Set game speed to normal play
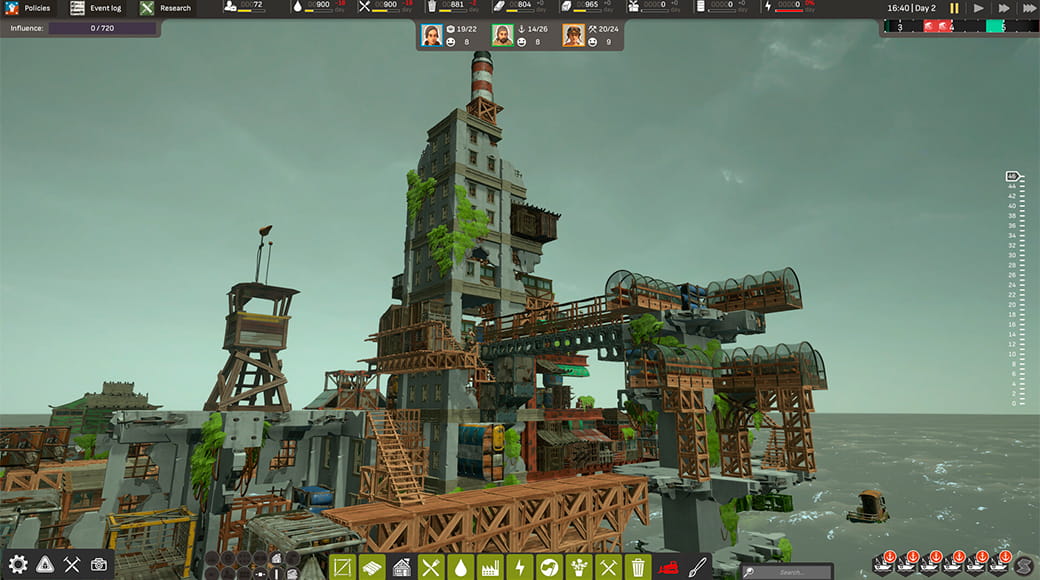Screen dimensions: 1040x580 click(979, 8)
